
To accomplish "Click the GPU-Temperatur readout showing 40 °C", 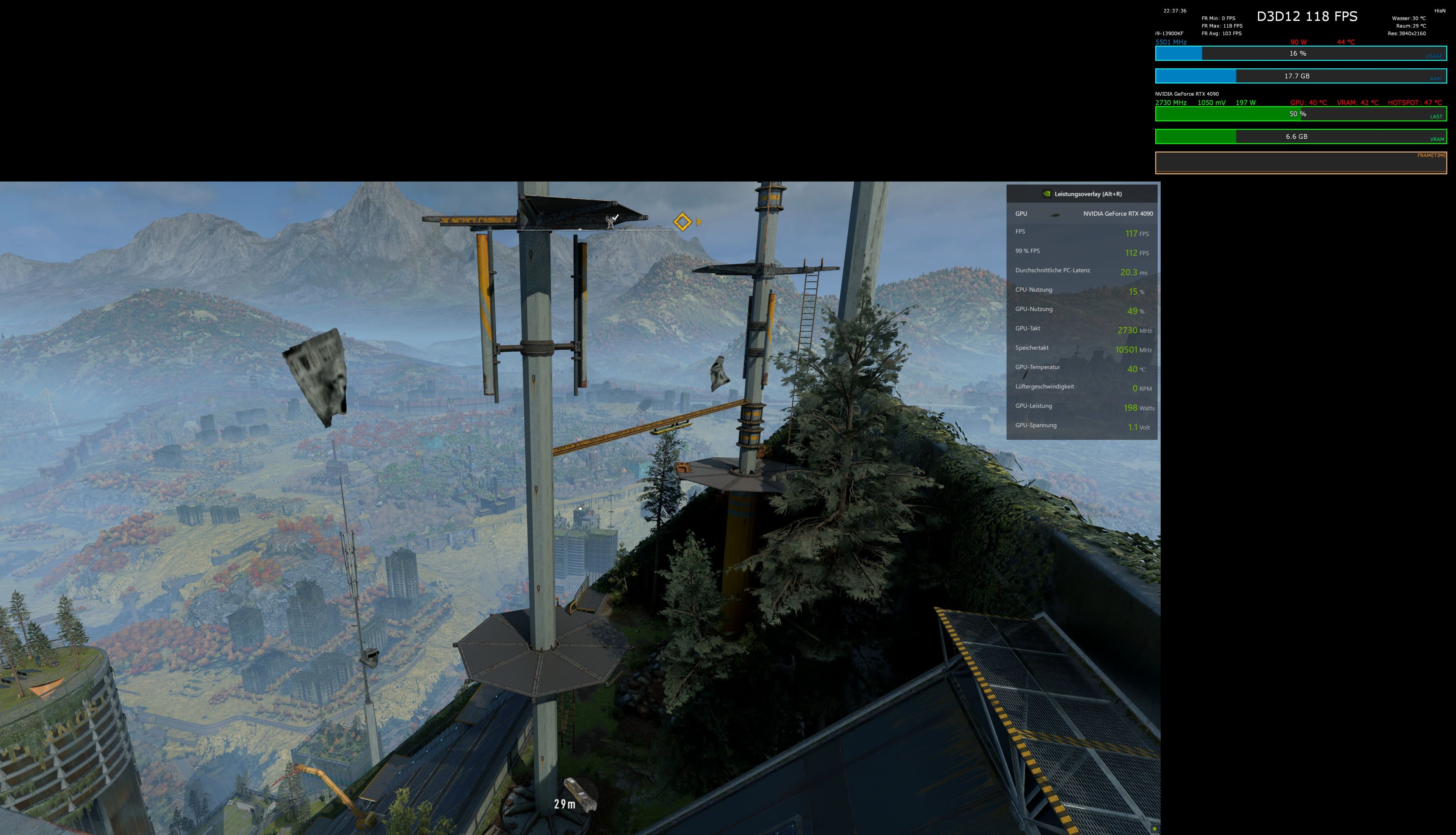I will [1134, 369].
